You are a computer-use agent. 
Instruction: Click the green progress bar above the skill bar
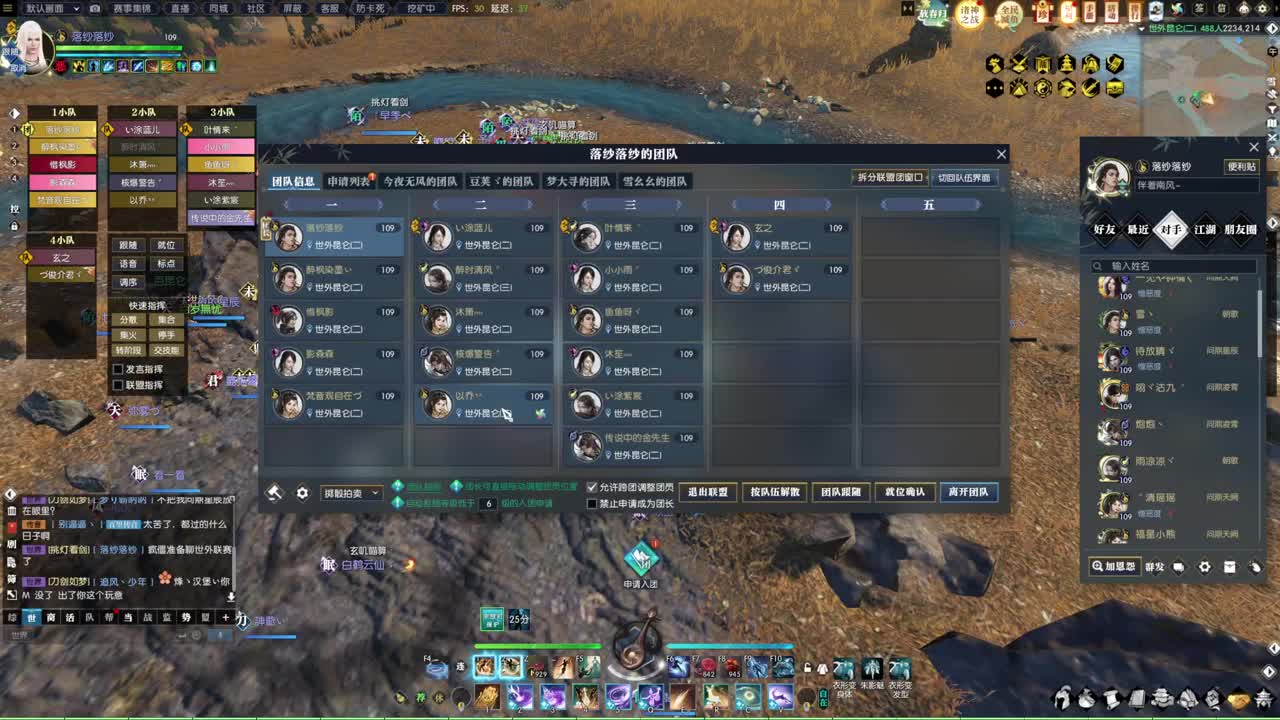(x=540, y=643)
